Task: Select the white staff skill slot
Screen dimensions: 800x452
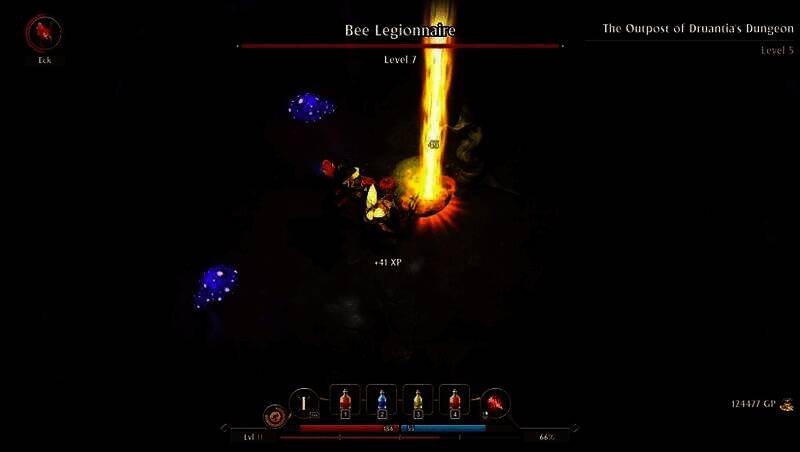Action: [304, 403]
